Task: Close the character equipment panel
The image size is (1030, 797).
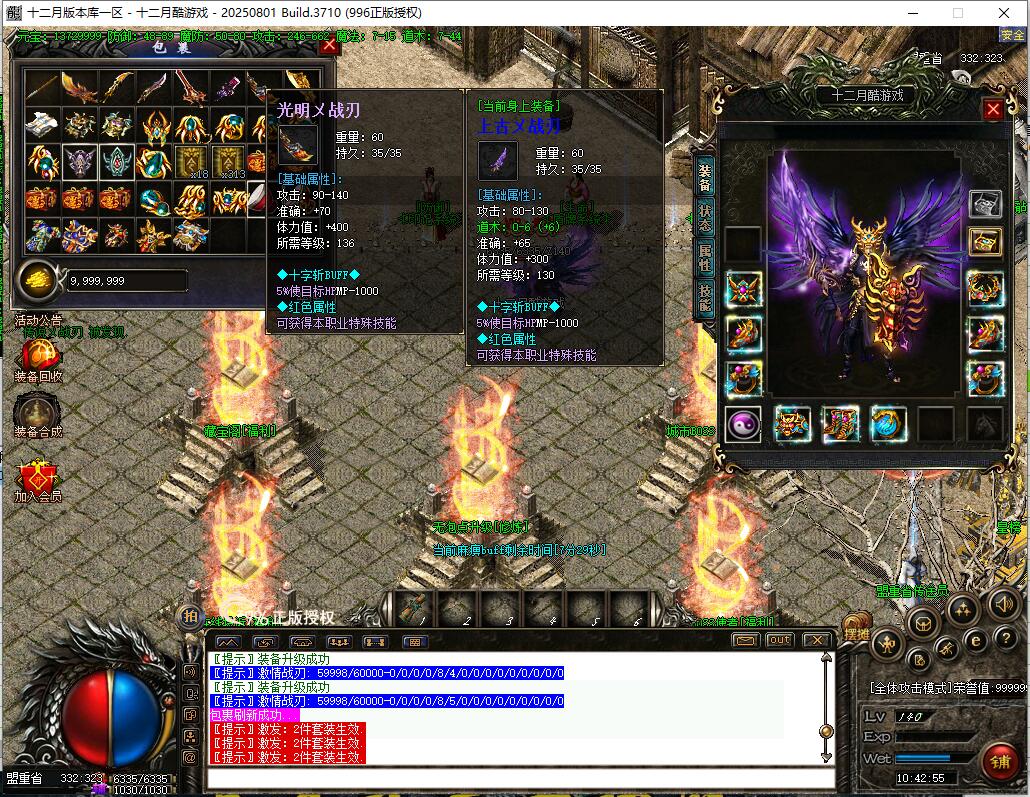Action: click(x=993, y=110)
